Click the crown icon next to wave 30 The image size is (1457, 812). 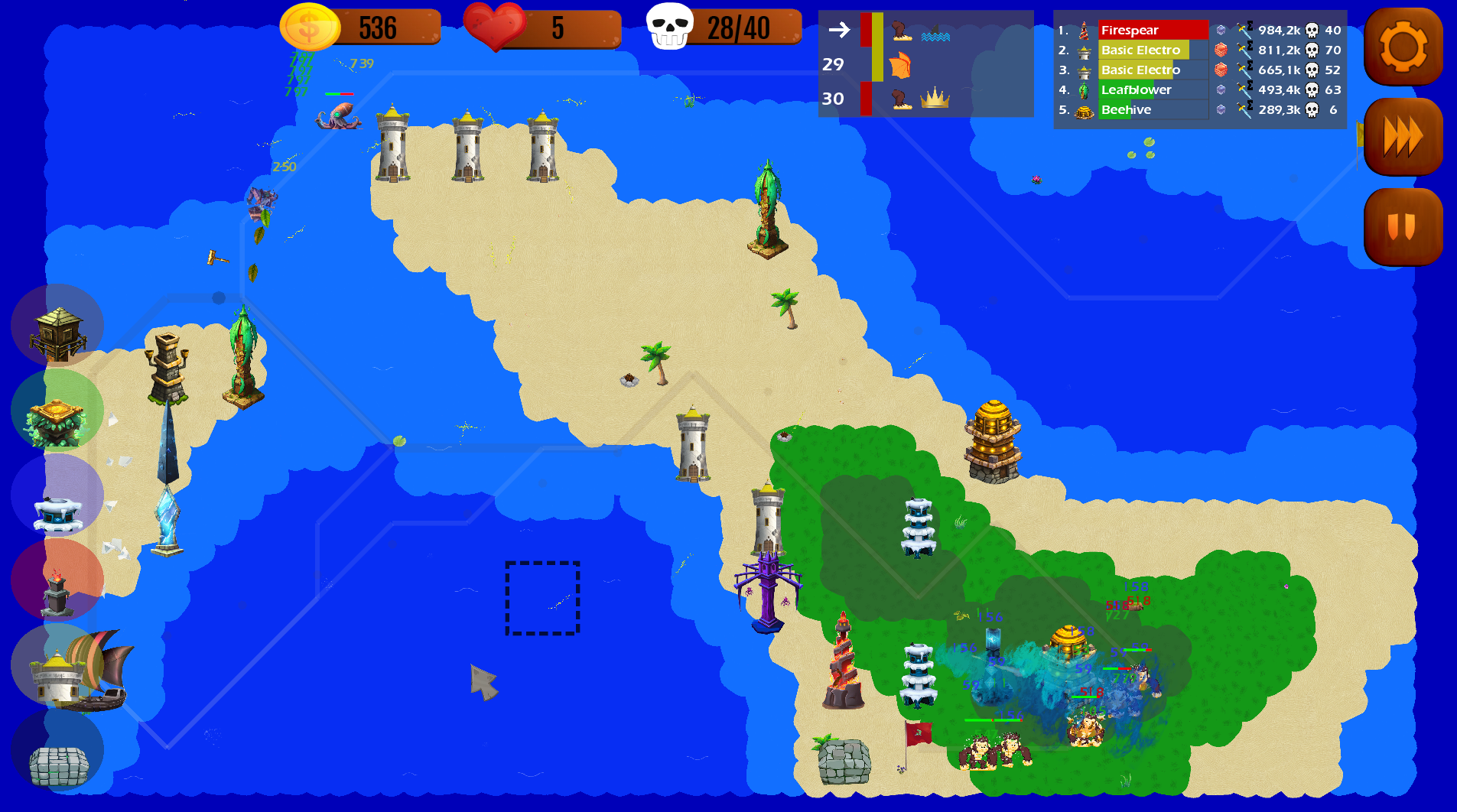(934, 98)
